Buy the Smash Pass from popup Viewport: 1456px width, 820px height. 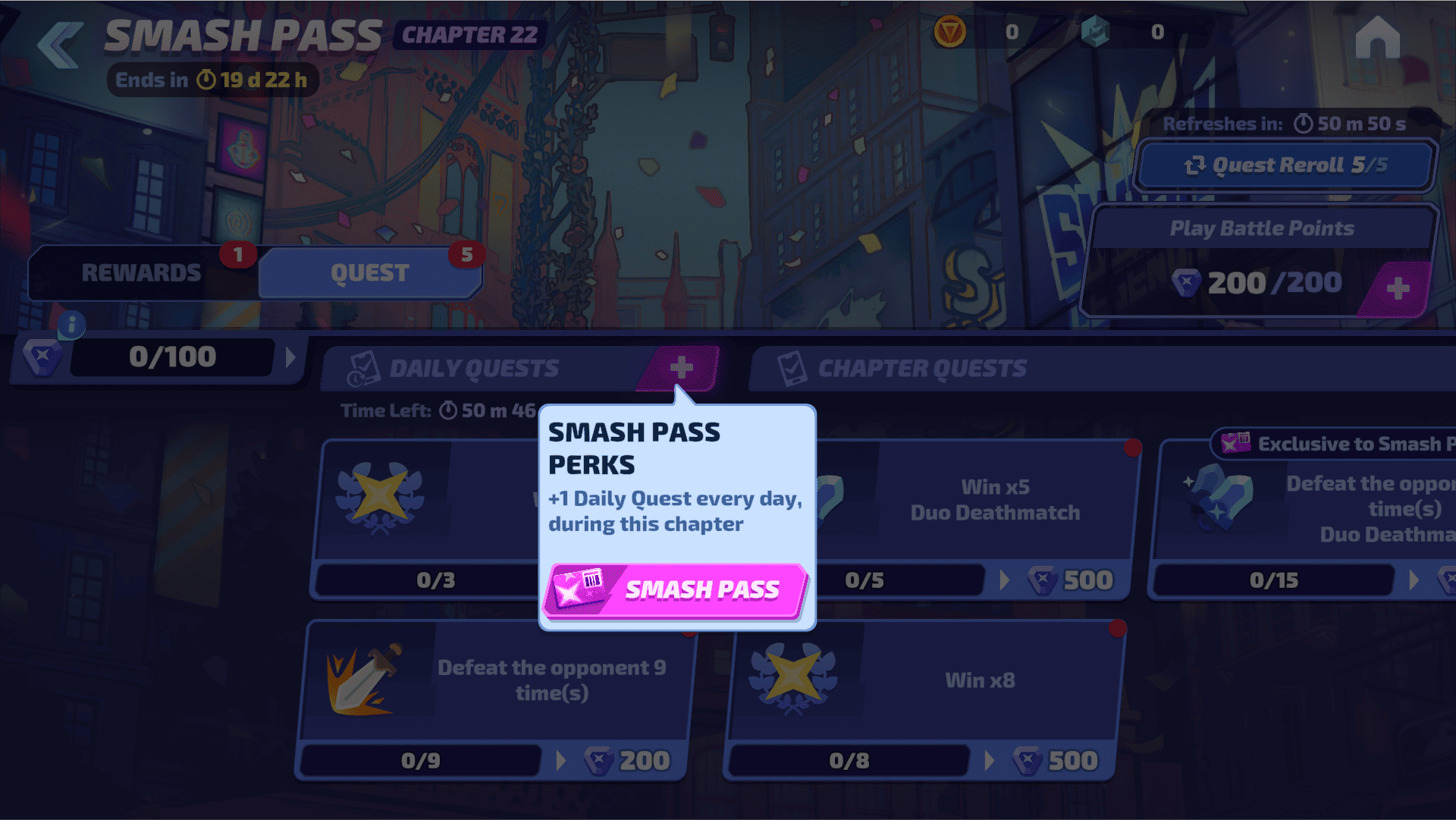[675, 589]
